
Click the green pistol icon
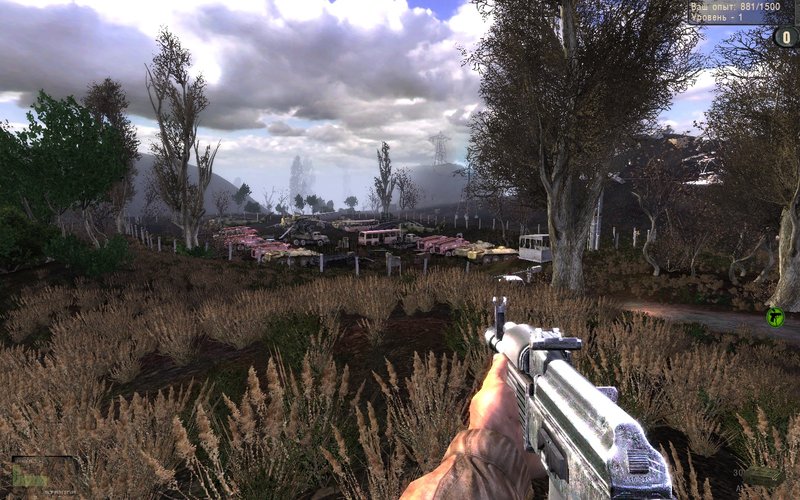coord(775,317)
